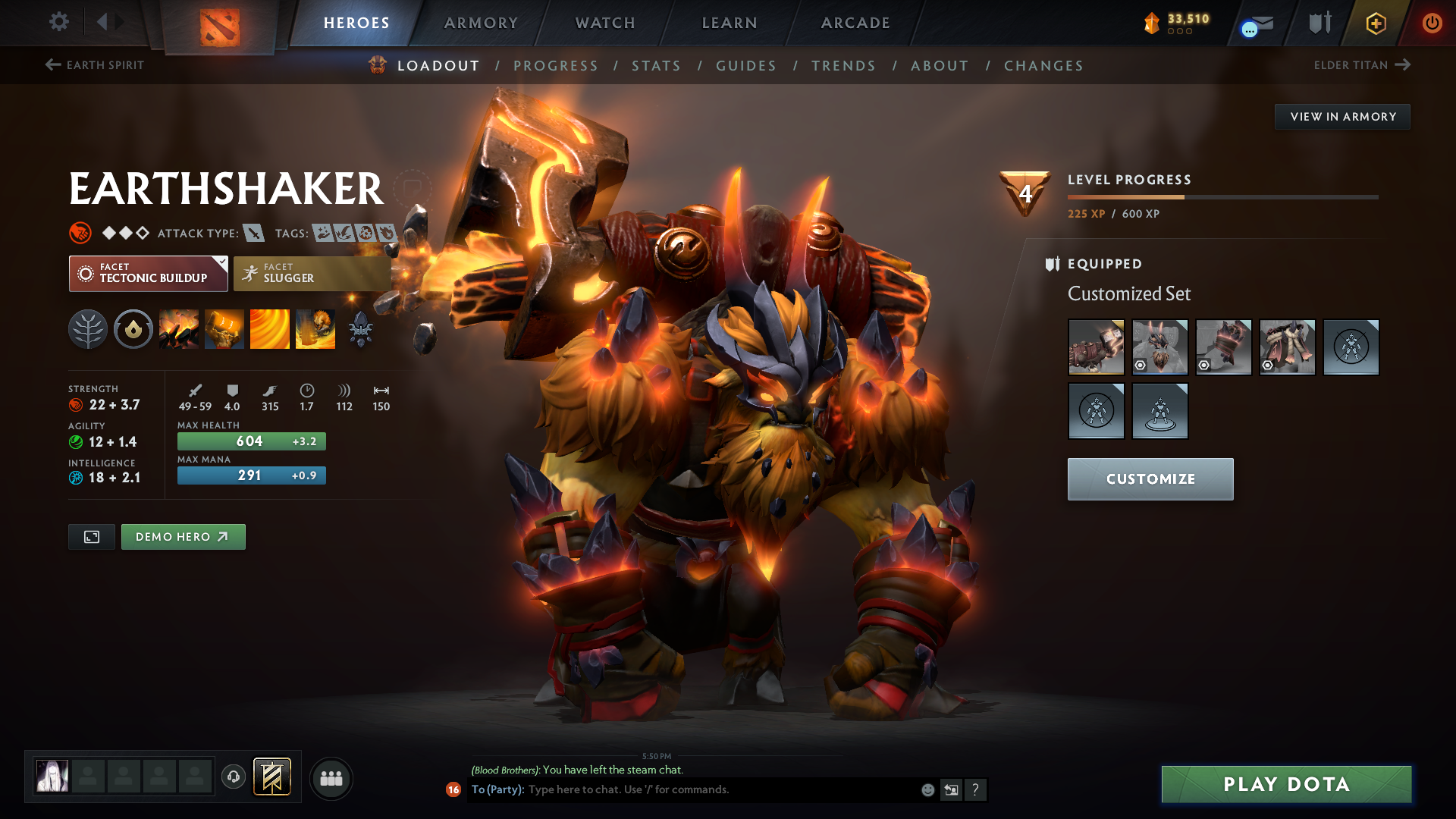This screenshot has width=1456, height=819.
Task: Show the hero Stats section
Action: 656,66
